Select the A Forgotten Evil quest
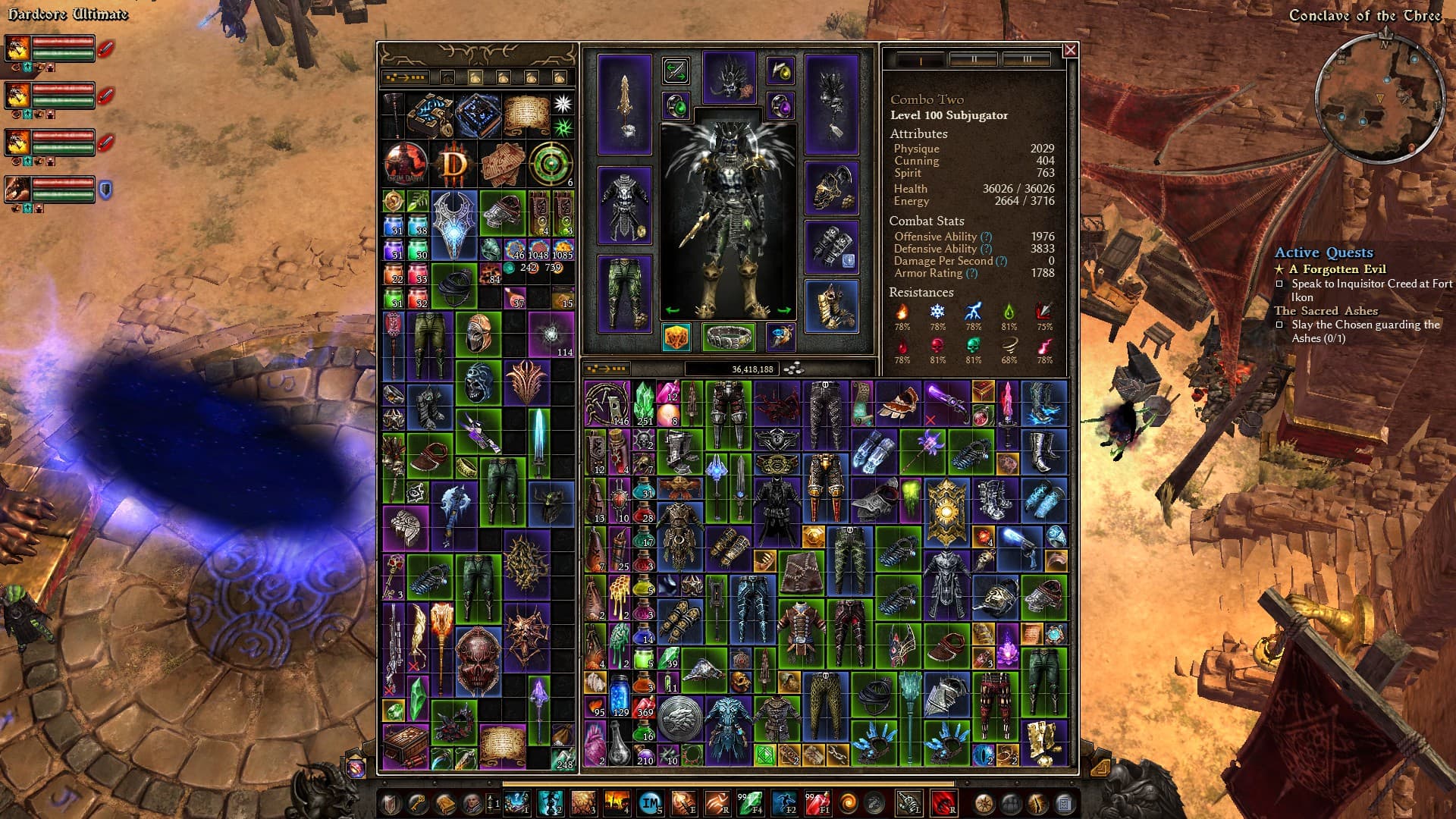 [1337, 269]
